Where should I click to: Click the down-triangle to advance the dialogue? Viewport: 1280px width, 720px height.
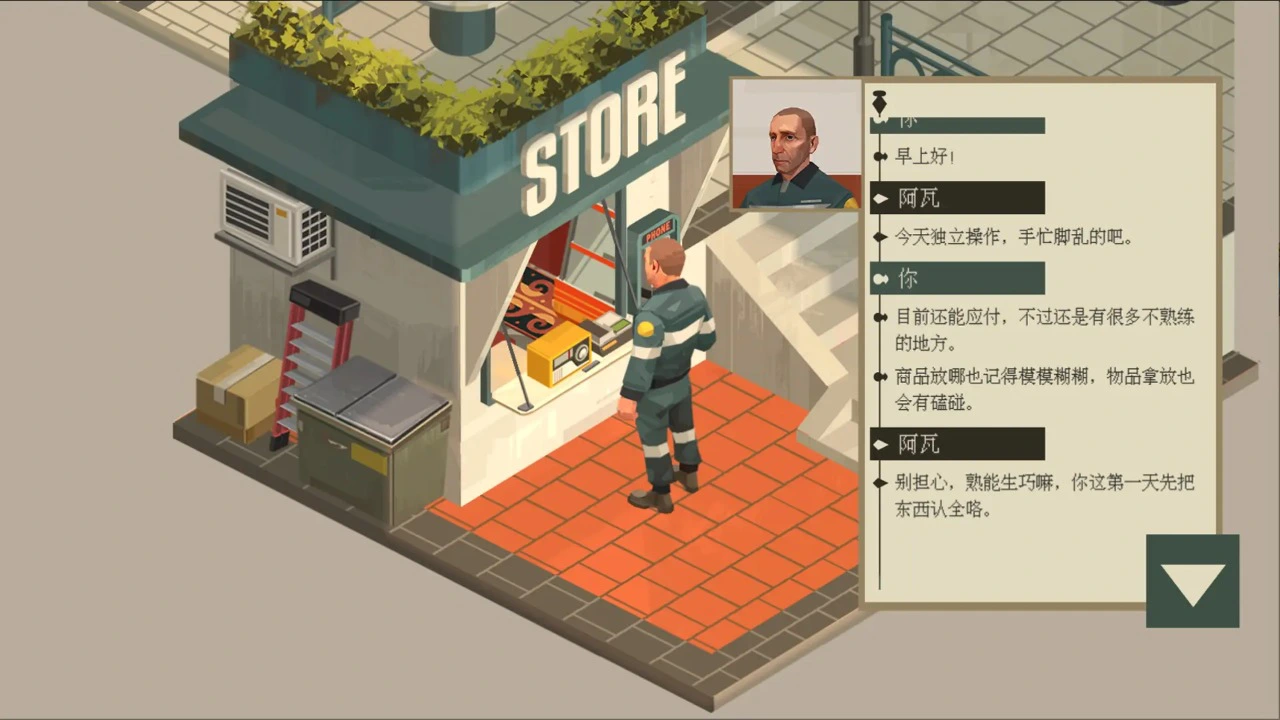[x=1192, y=581]
